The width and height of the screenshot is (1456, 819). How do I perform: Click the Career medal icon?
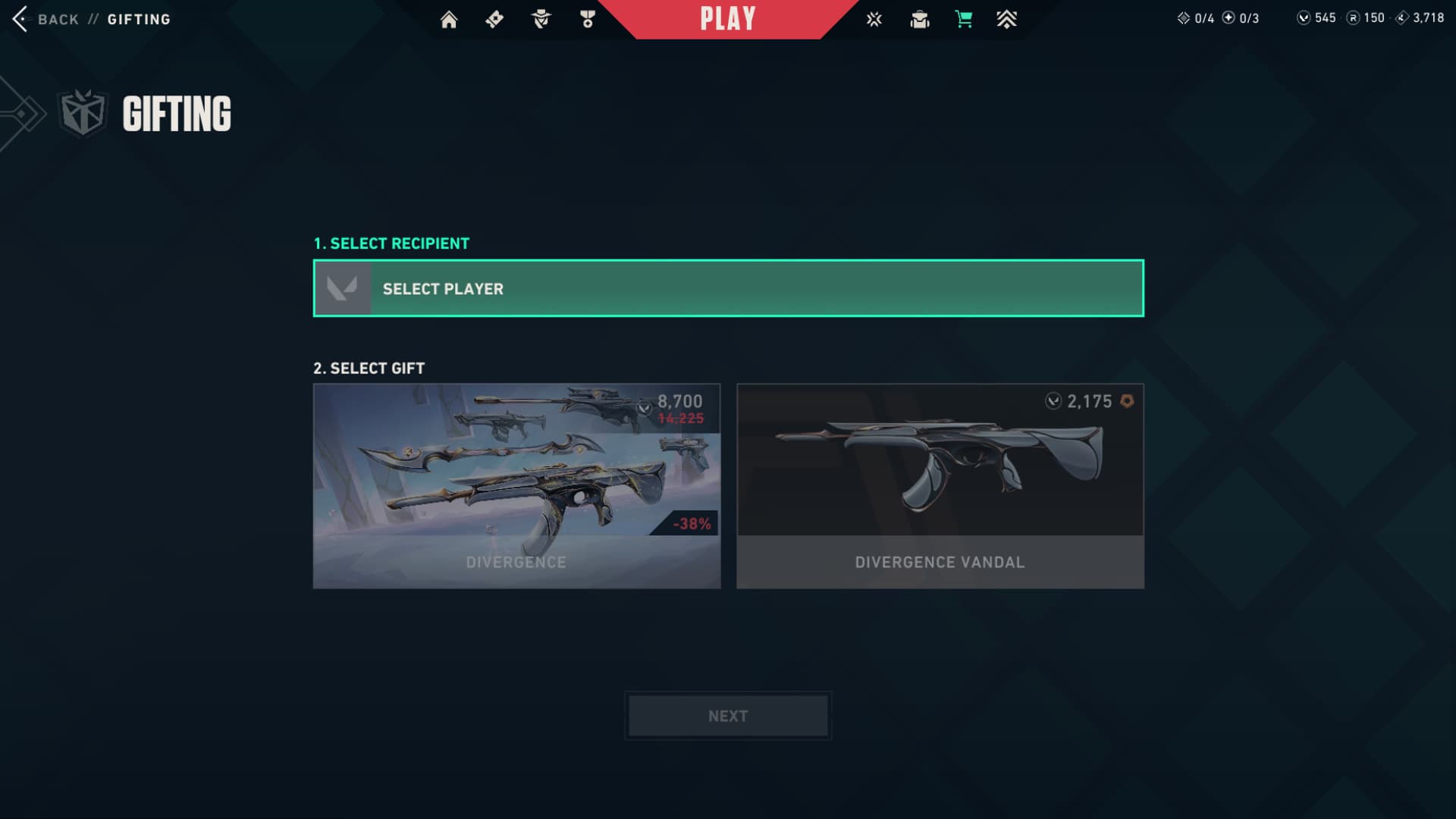[x=588, y=19]
